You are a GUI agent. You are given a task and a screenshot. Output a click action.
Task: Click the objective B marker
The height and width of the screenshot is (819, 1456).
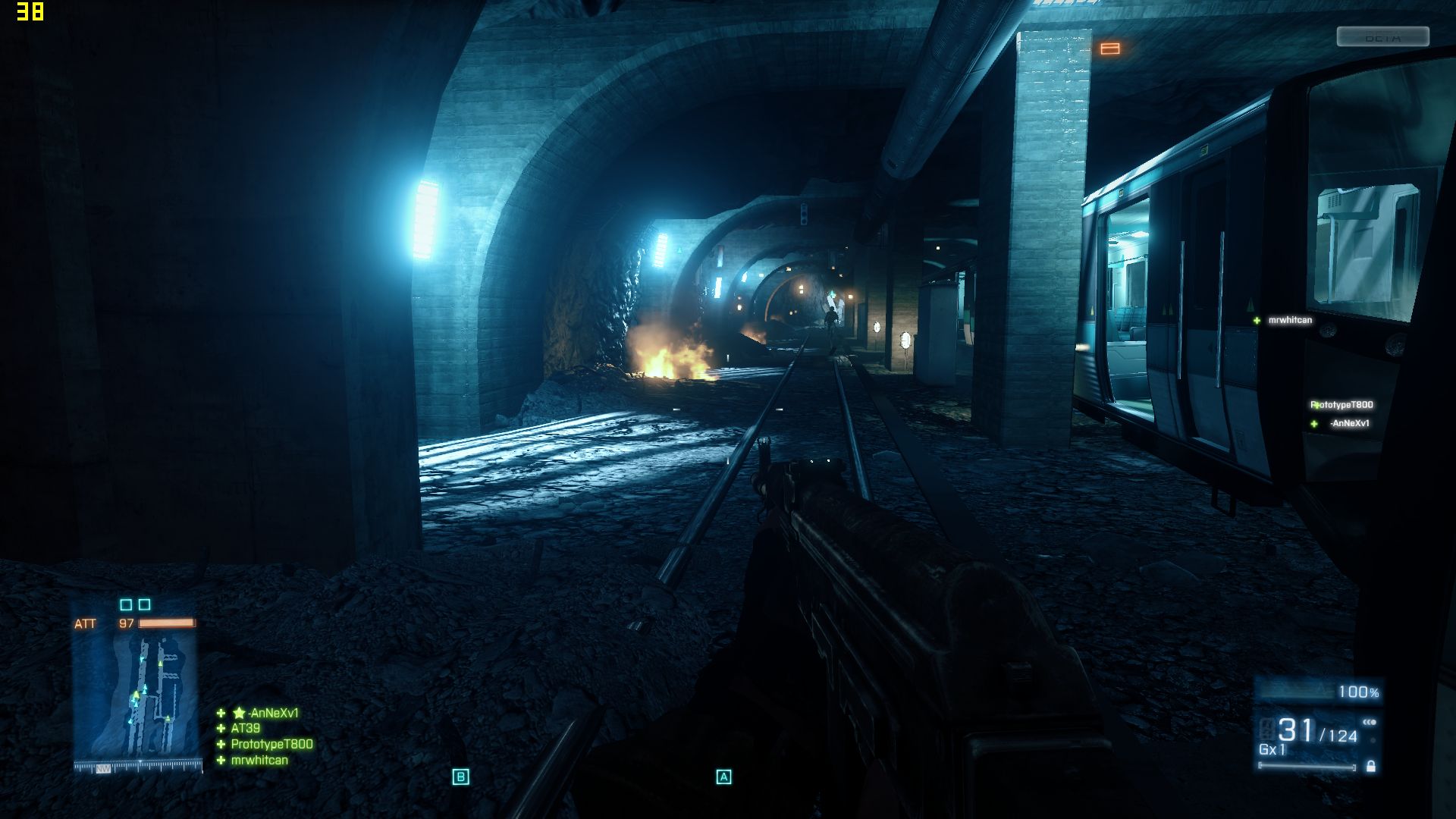coord(460,777)
